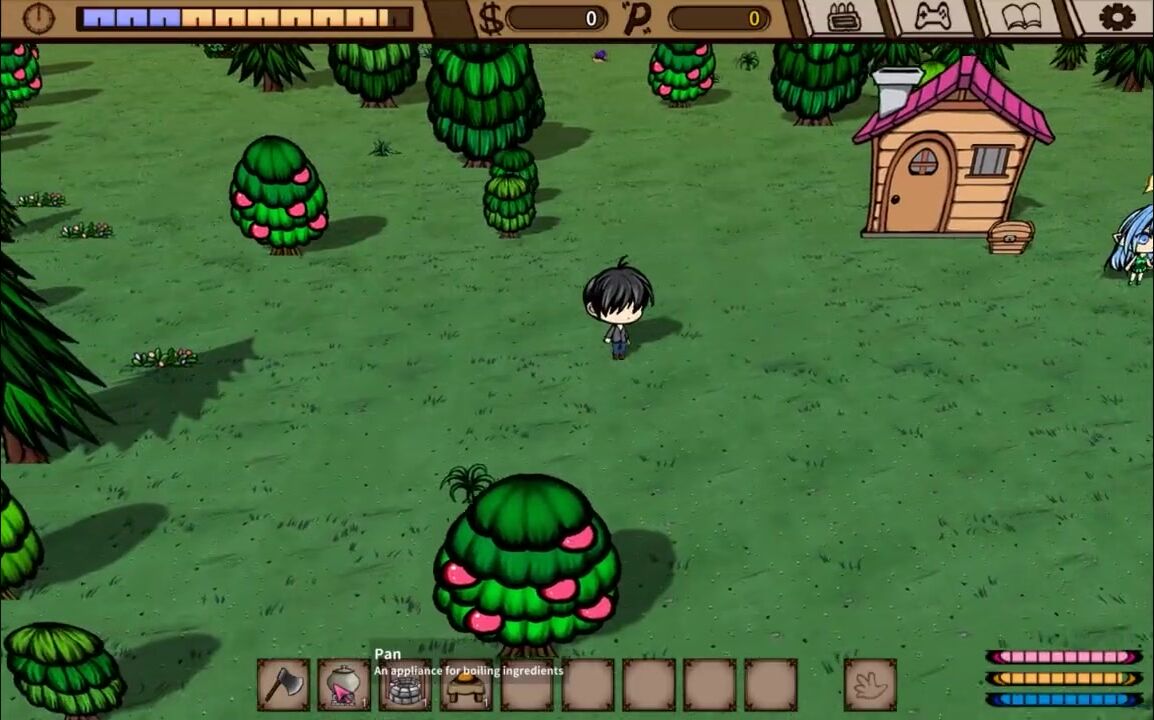1154x720 pixels.
Task: Choose the stone well hotbar item
Action: pyautogui.click(x=405, y=686)
